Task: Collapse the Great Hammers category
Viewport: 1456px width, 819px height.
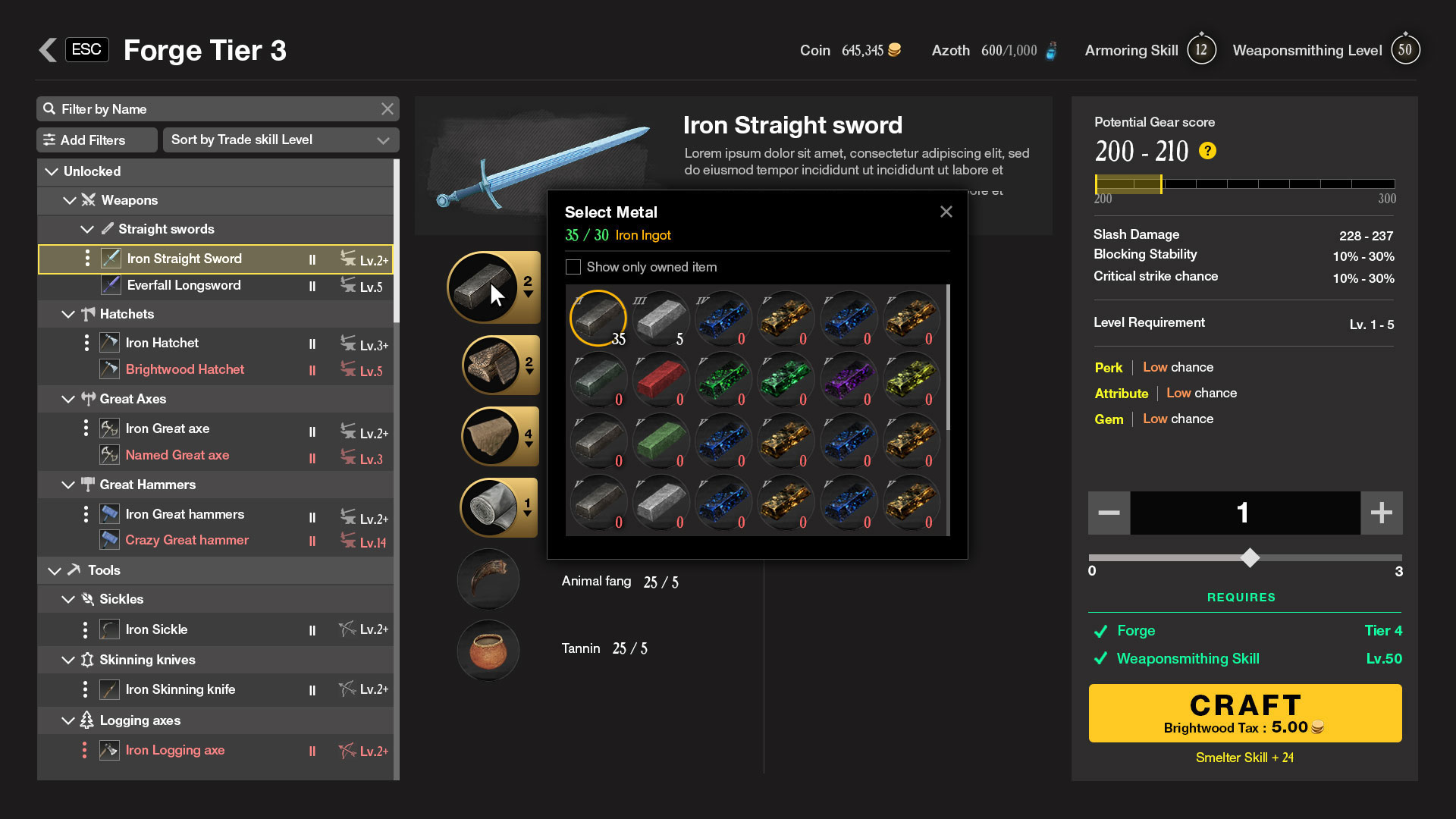Action: pos(68,485)
